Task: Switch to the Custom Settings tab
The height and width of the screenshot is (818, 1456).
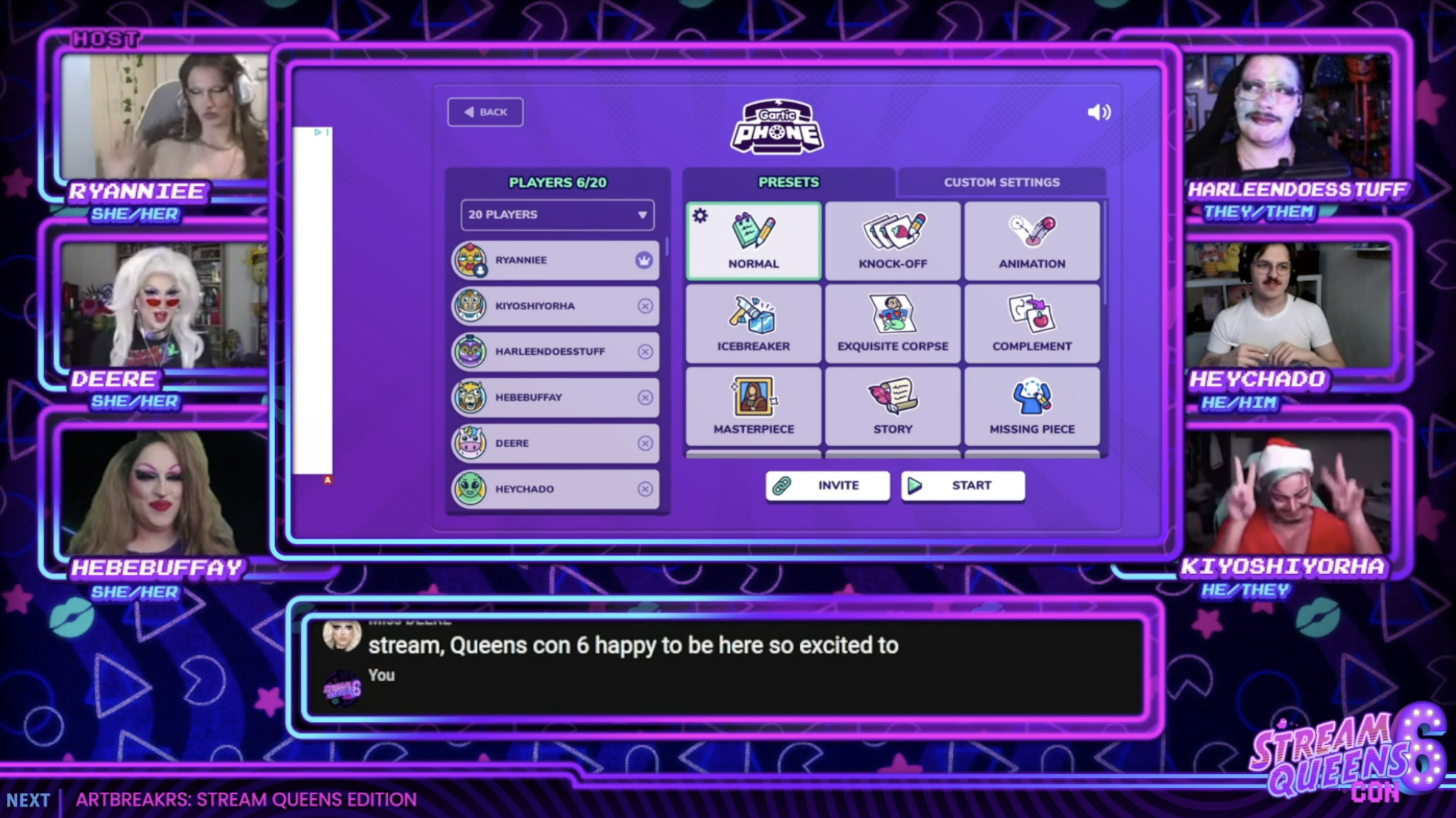Action: (x=1001, y=182)
